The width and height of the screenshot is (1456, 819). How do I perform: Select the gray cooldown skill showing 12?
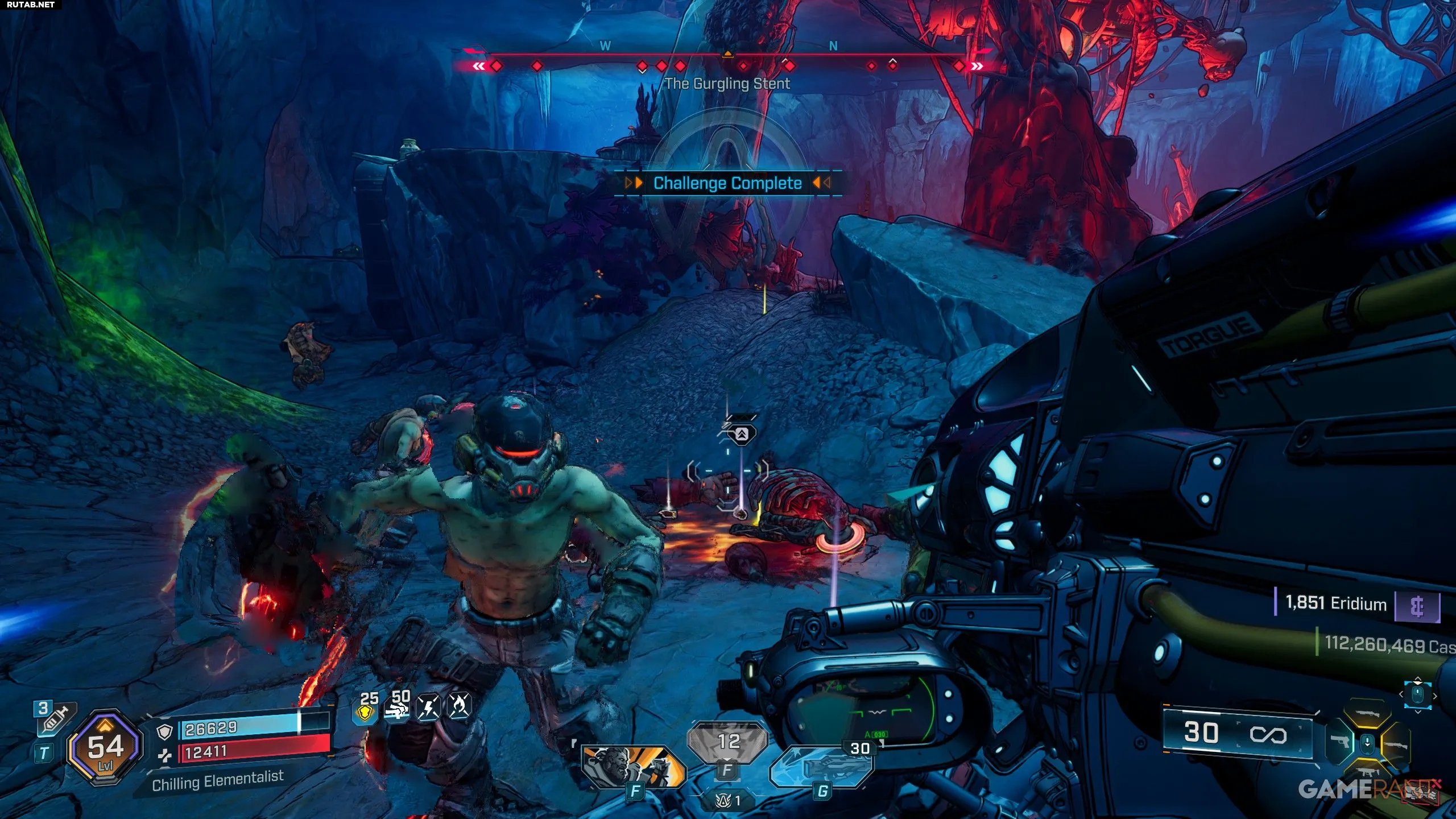(728, 742)
